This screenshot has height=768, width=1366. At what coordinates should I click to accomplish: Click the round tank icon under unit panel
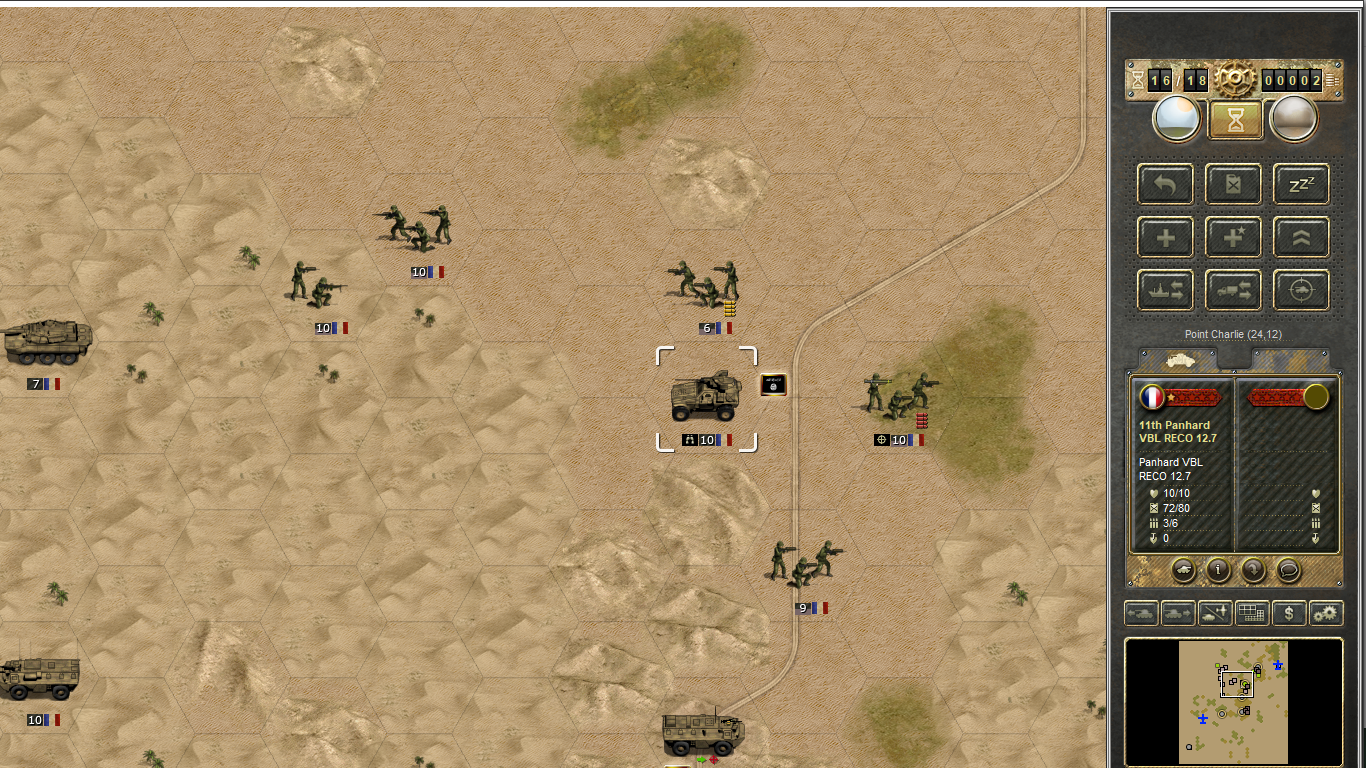[1183, 569]
